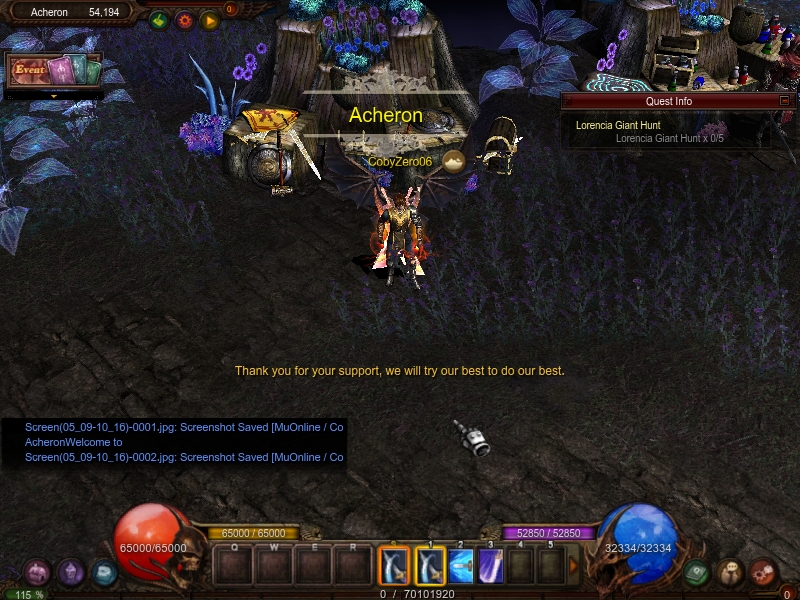Open the purple figure round button
The image size is (800, 600).
coord(71,572)
